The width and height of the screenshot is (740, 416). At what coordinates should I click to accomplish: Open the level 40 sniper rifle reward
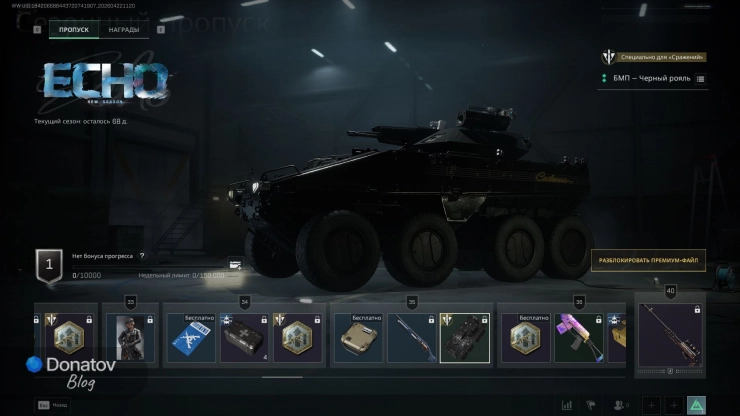tap(670, 335)
